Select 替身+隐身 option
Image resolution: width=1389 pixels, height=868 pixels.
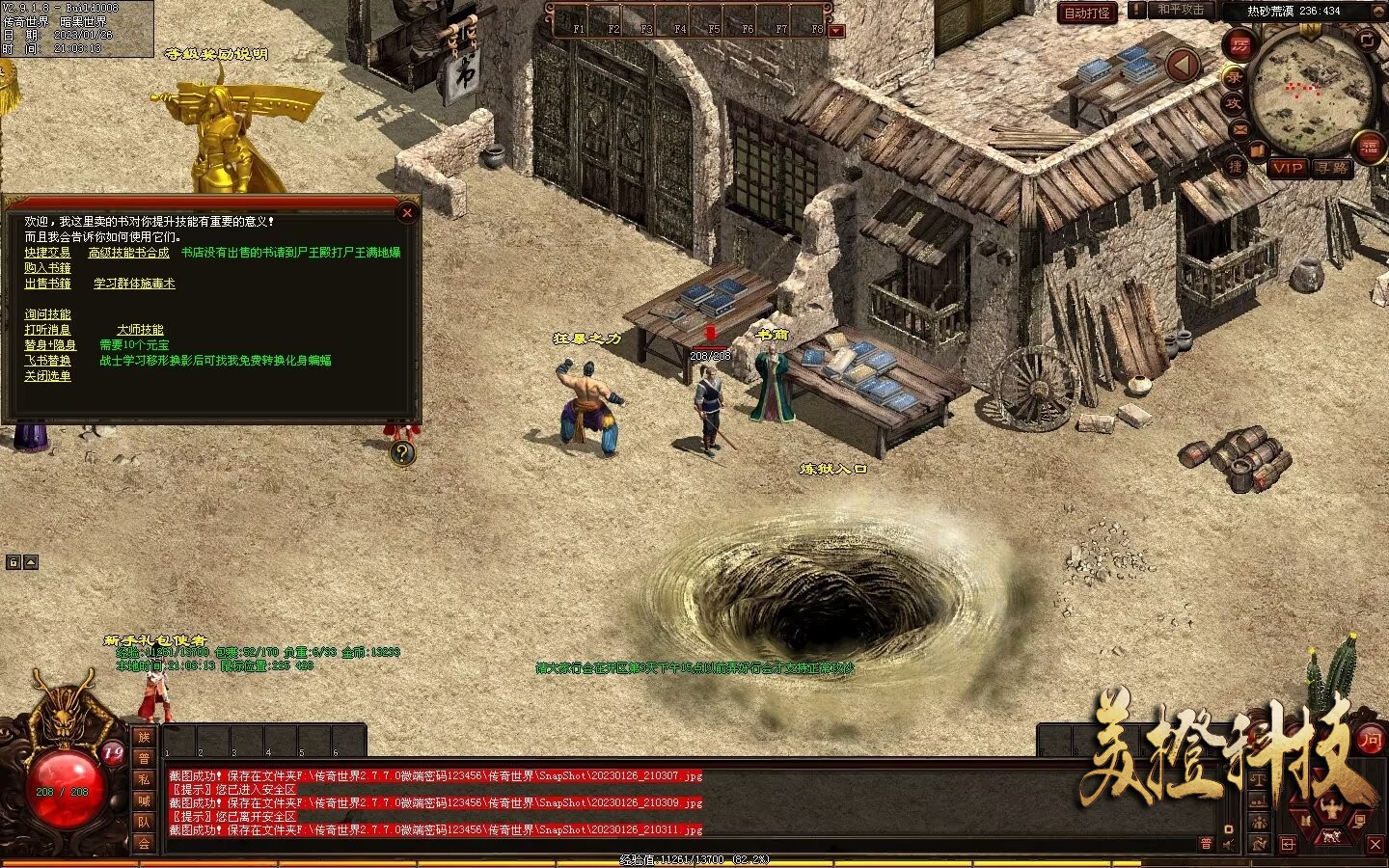[x=49, y=345]
